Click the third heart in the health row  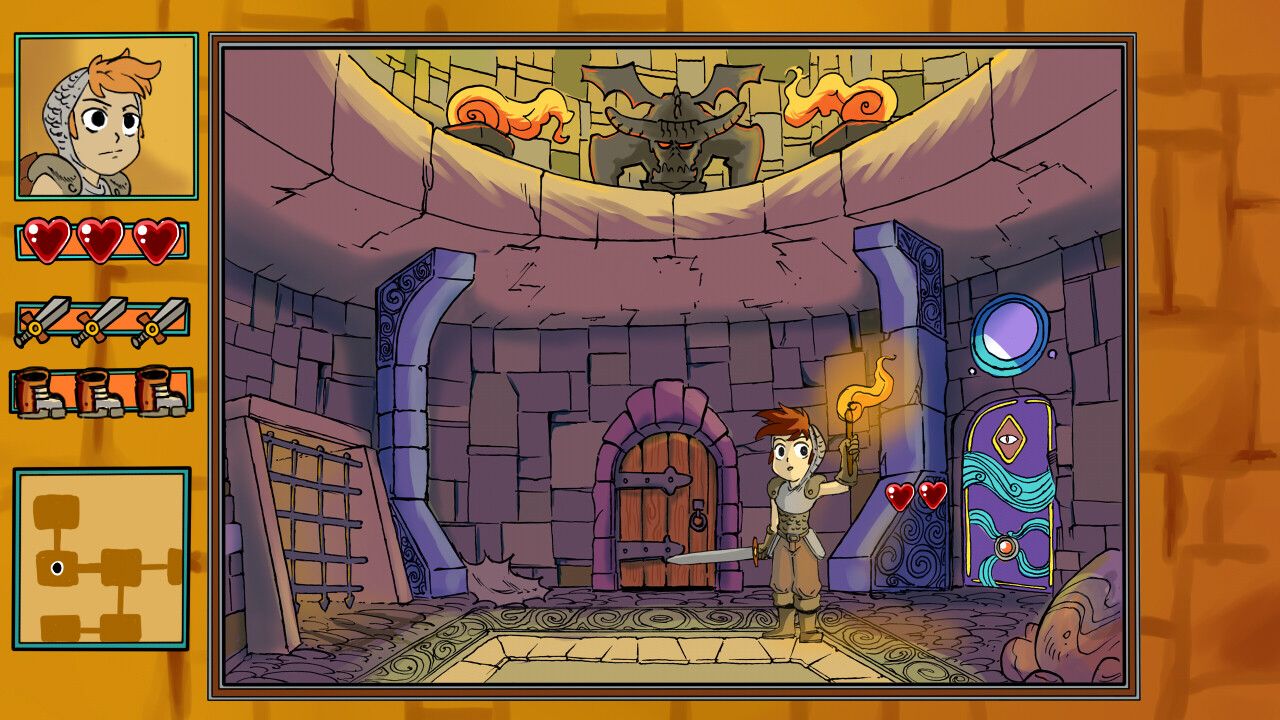point(155,240)
